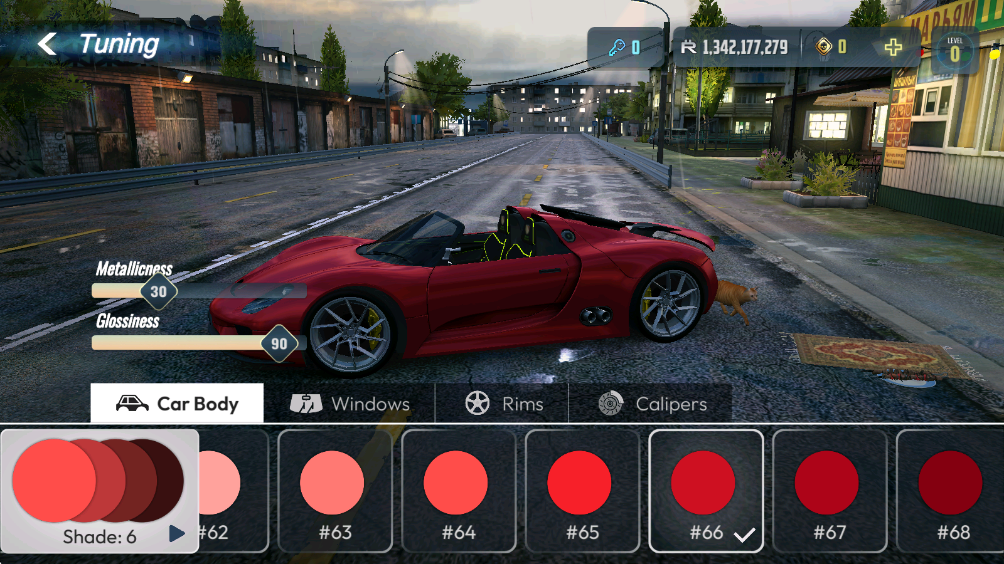Switch to the Calipers tab

651,404
